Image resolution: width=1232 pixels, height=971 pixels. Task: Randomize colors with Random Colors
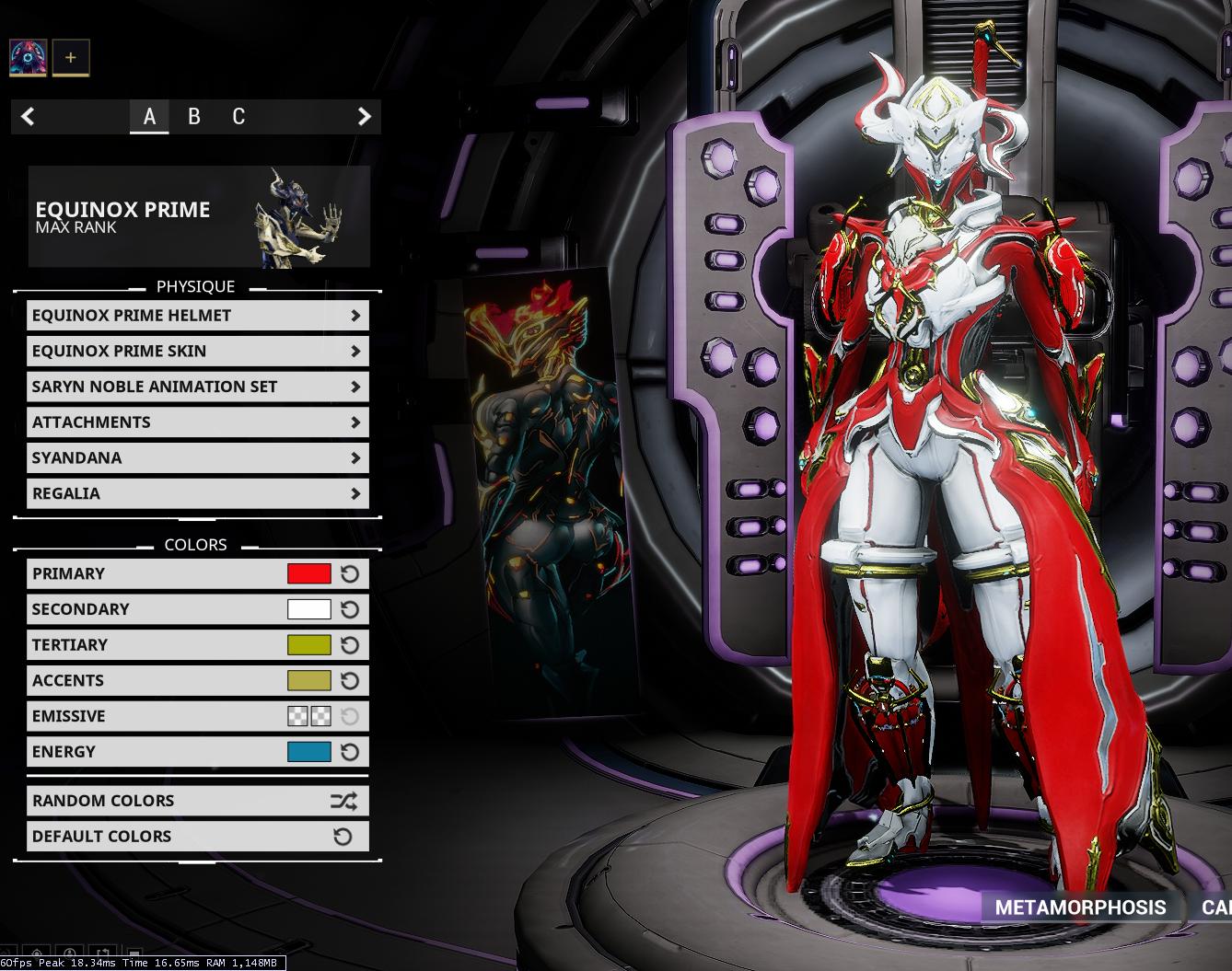[x=197, y=801]
